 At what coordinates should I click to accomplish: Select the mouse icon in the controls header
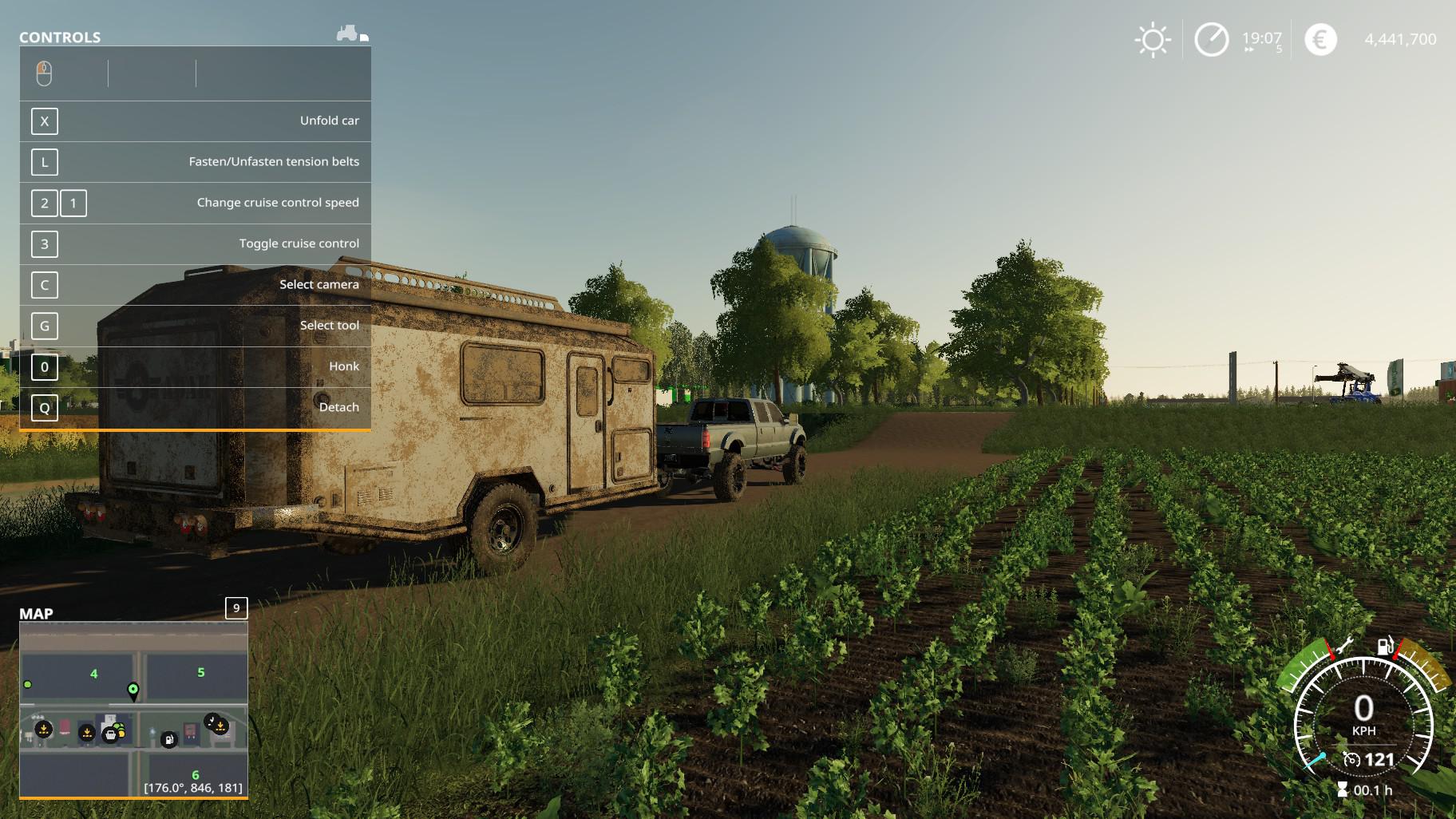tap(44, 73)
